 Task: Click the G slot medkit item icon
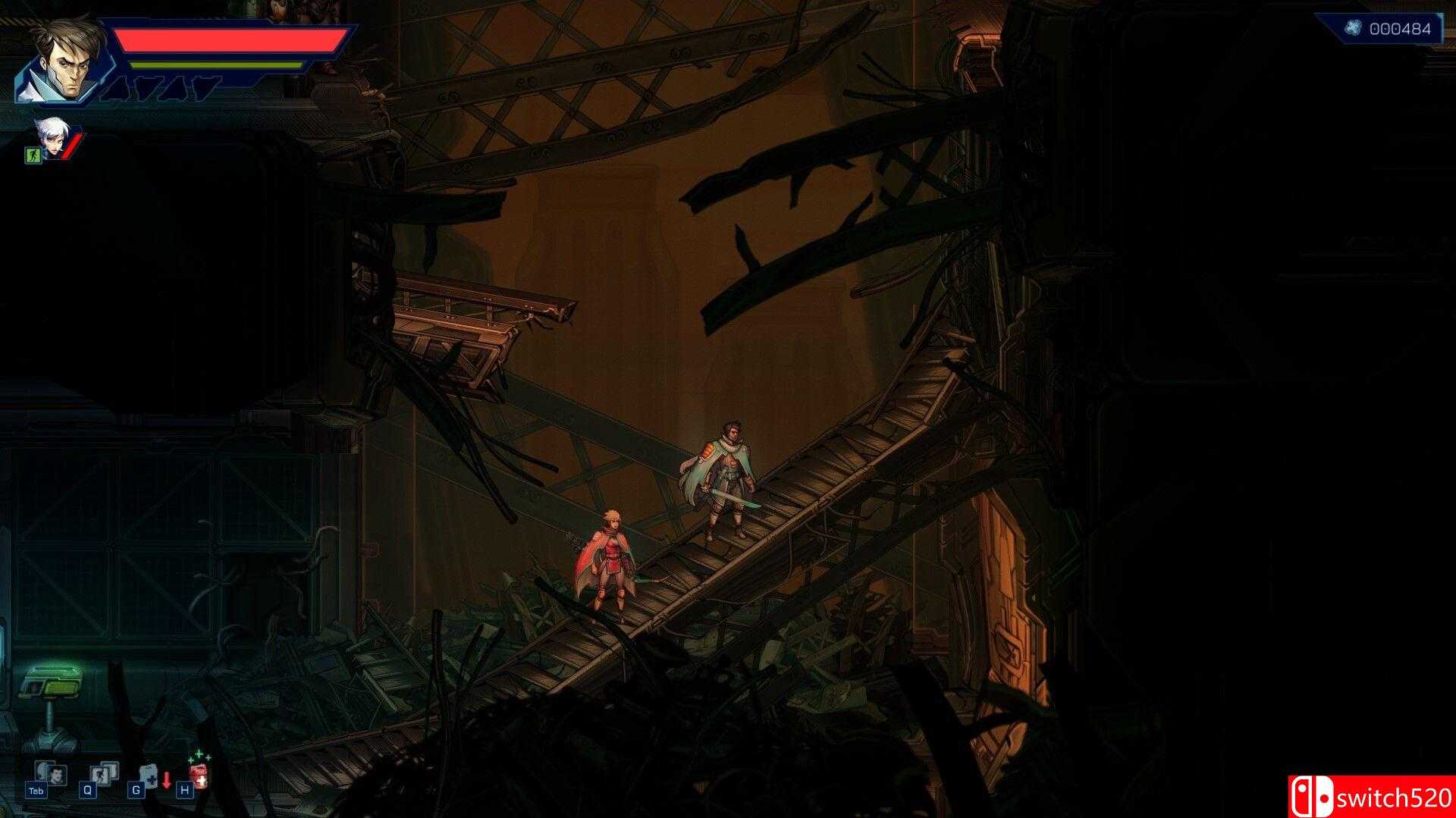pyautogui.click(x=149, y=775)
